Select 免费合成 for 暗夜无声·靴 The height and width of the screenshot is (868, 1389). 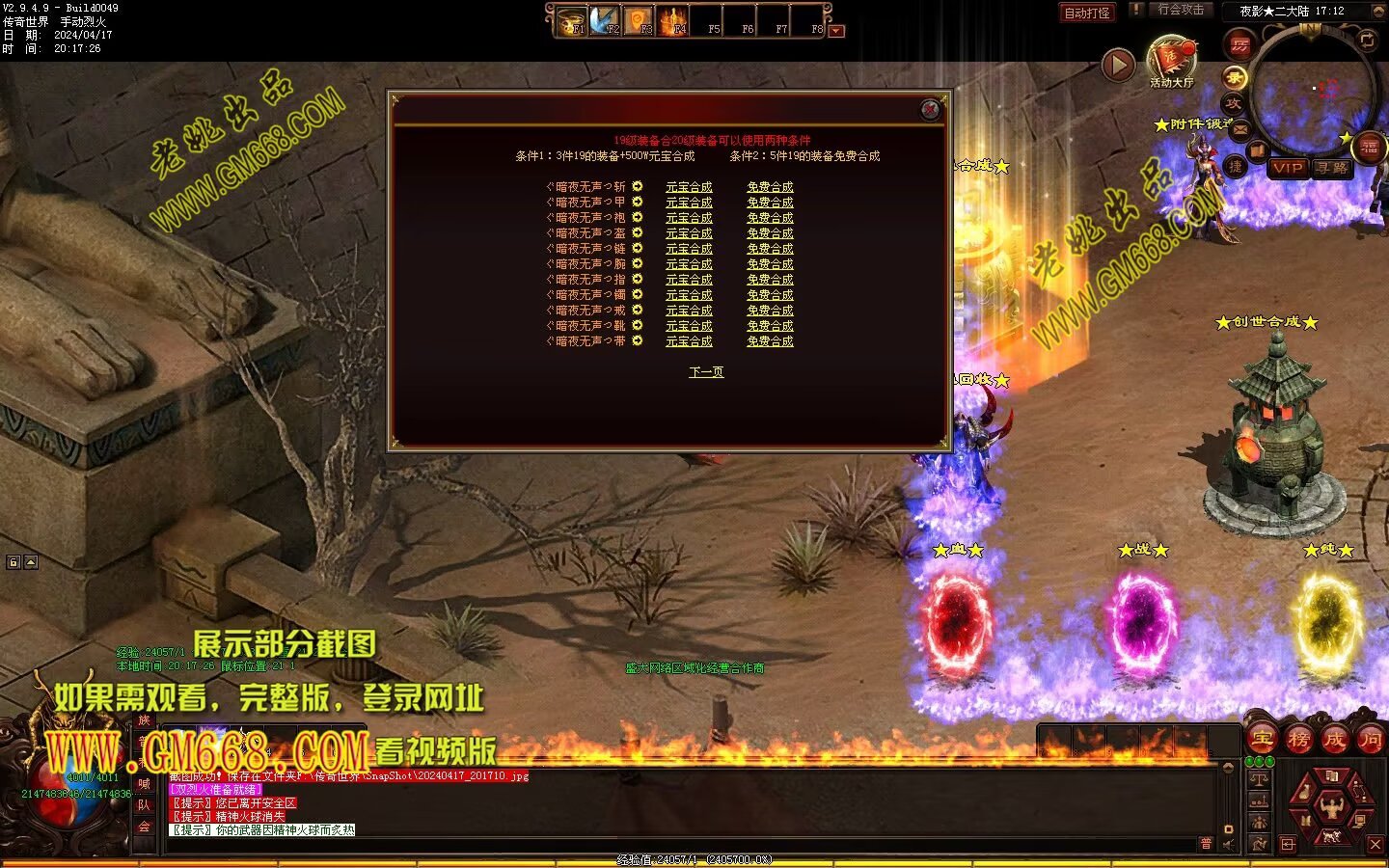click(770, 326)
